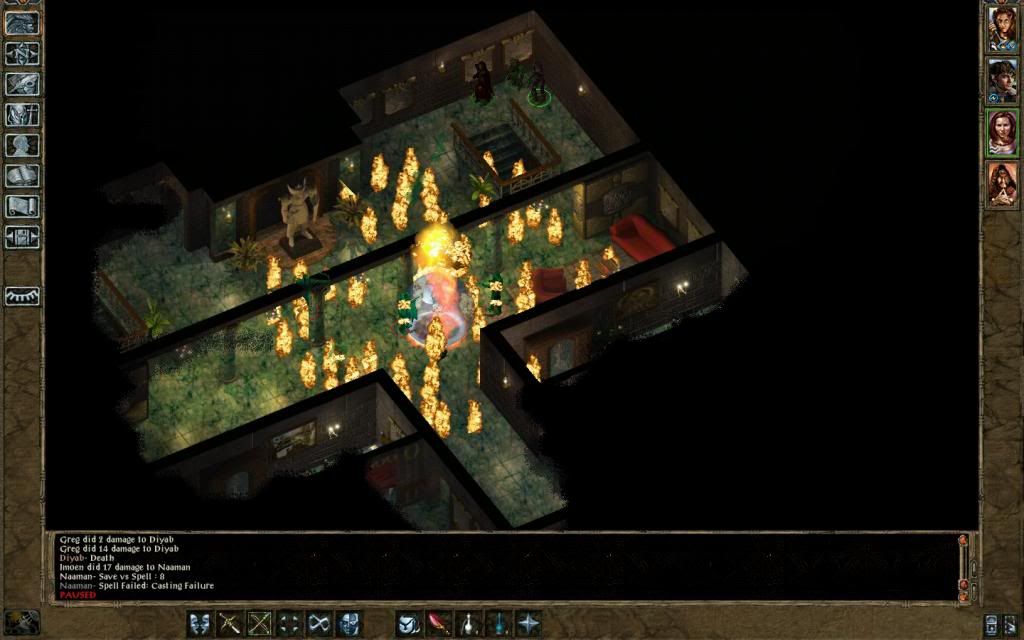Open the area map from the compass icon
The width and height of the screenshot is (1024, 640).
pos(22,53)
